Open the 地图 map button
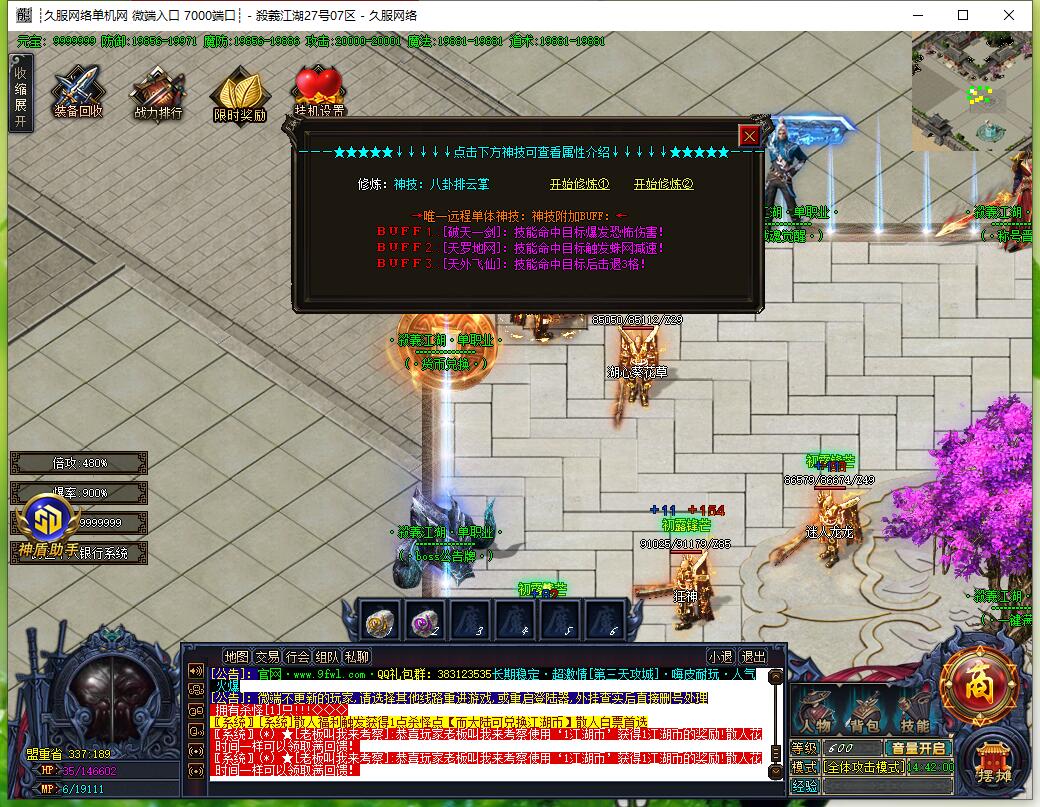 coord(236,657)
